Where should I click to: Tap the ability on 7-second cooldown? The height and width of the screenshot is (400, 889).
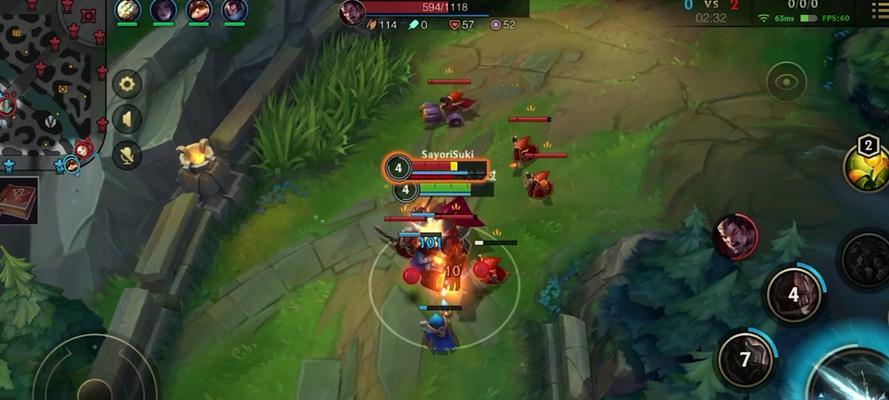(x=745, y=357)
